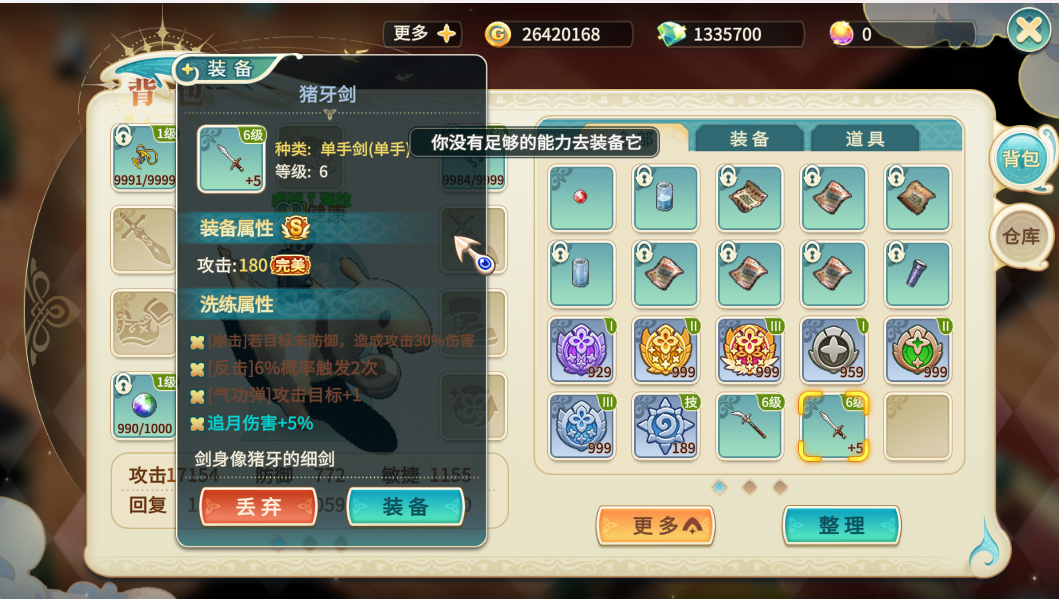1059x599 pixels.
Task: Close the backpack window with the X
Action: coord(1029,31)
